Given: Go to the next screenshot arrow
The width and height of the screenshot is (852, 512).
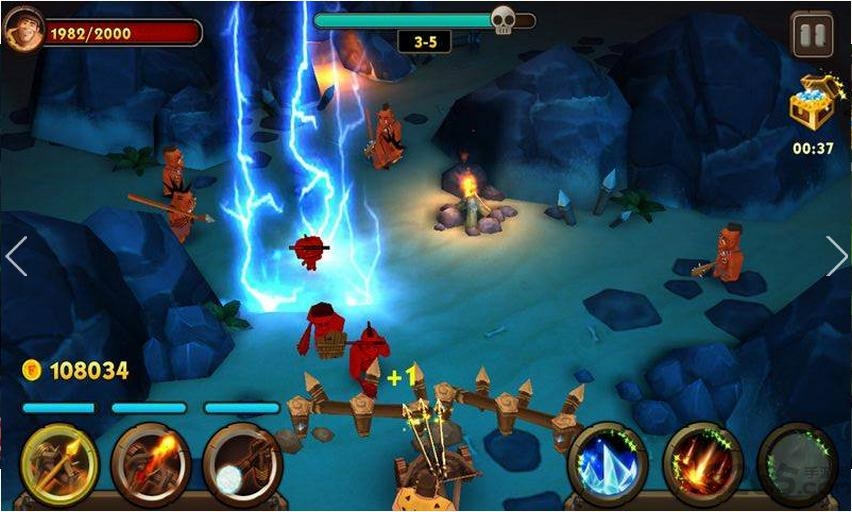Looking at the screenshot, I should point(836,256).
